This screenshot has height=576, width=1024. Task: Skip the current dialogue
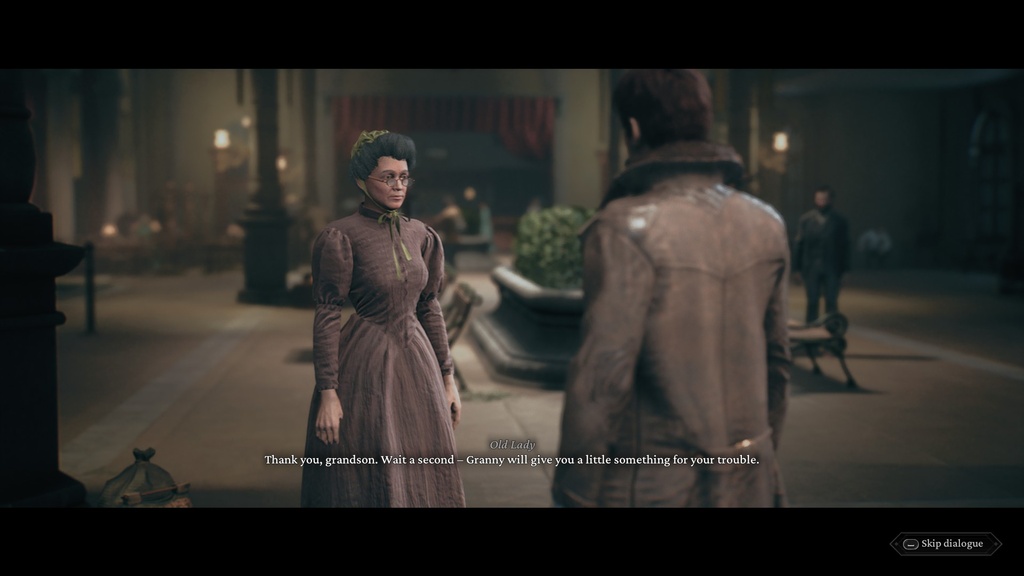tap(945, 544)
